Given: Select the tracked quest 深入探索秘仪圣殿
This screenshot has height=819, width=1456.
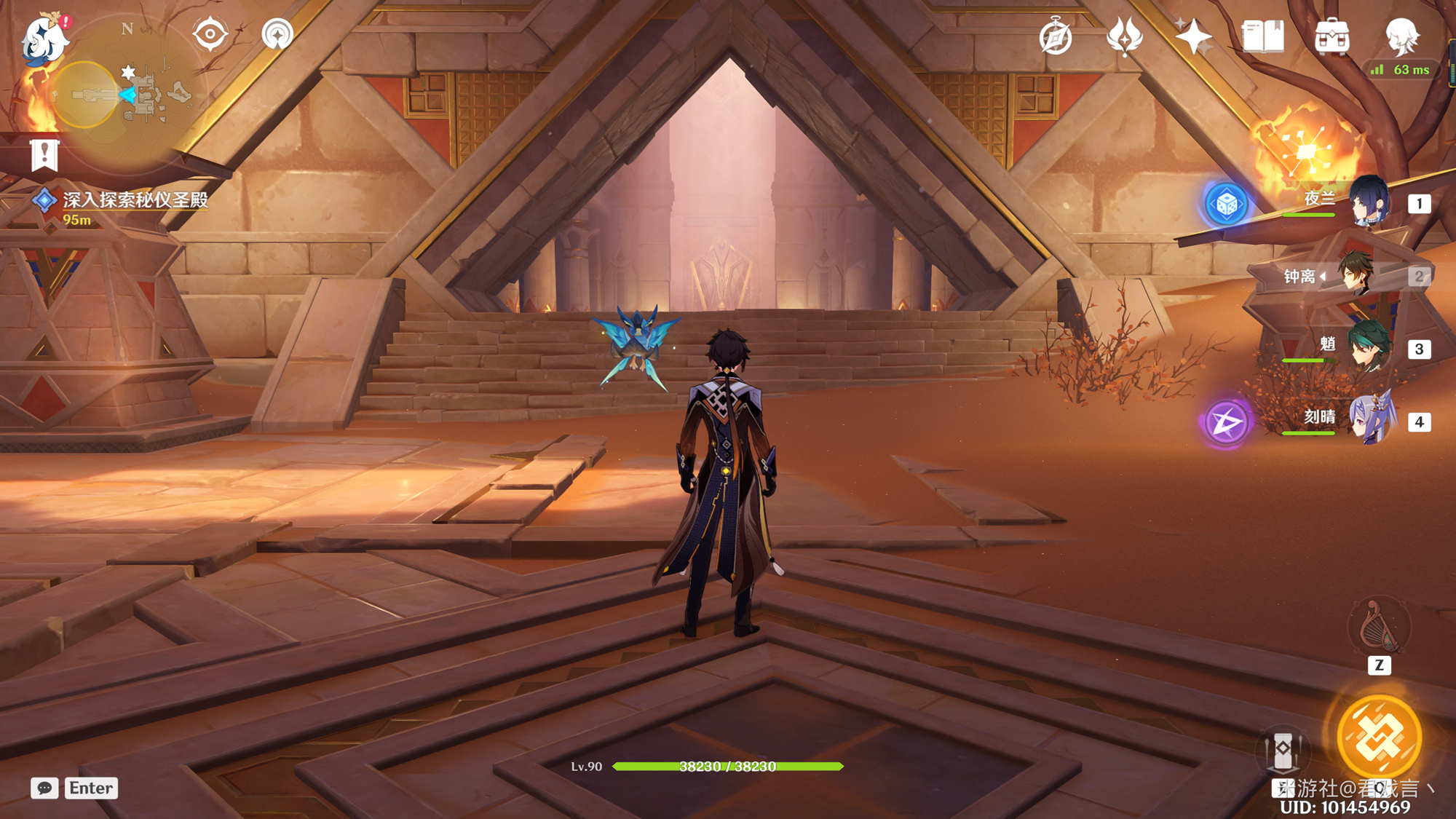Looking at the screenshot, I should coord(135,199).
